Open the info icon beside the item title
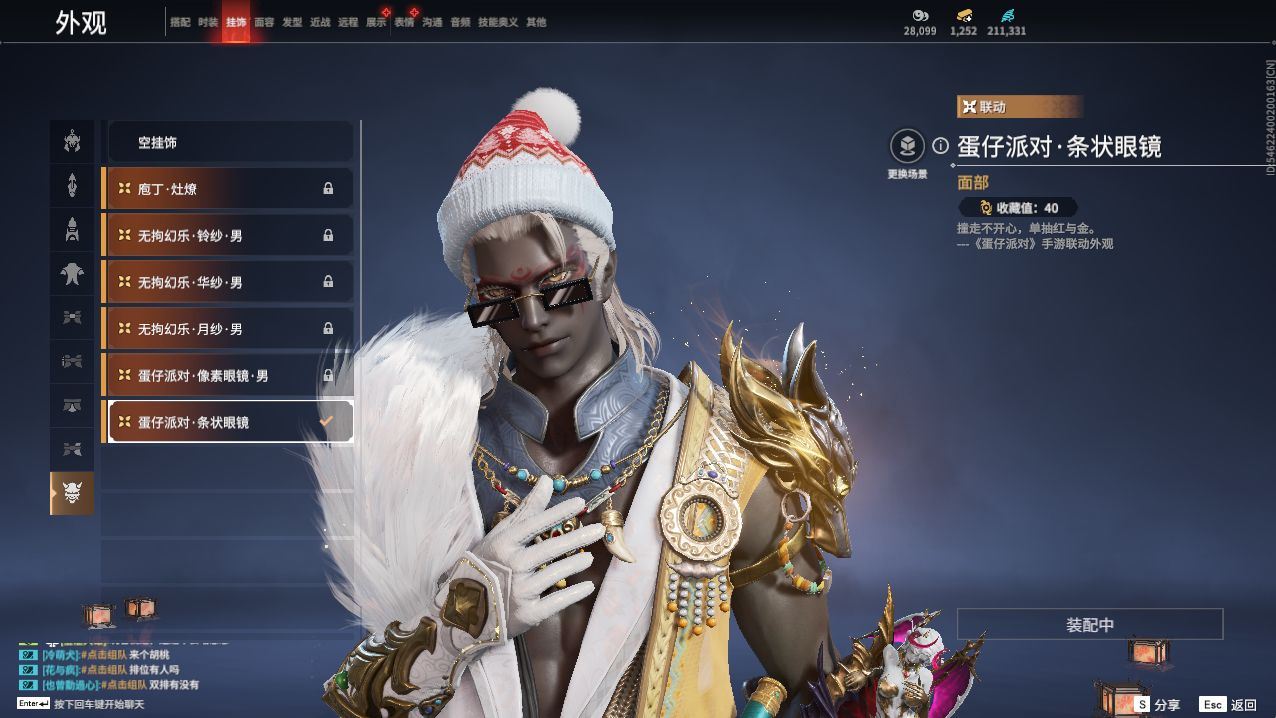Image resolution: width=1276 pixels, height=718 pixels. tap(940, 146)
